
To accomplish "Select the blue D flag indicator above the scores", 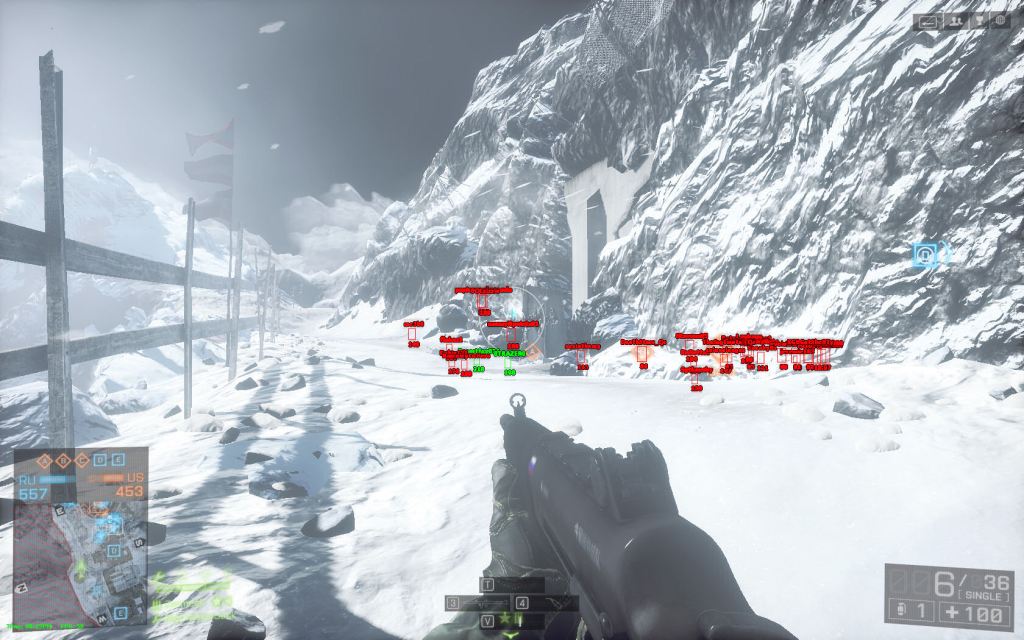I will (x=99, y=460).
